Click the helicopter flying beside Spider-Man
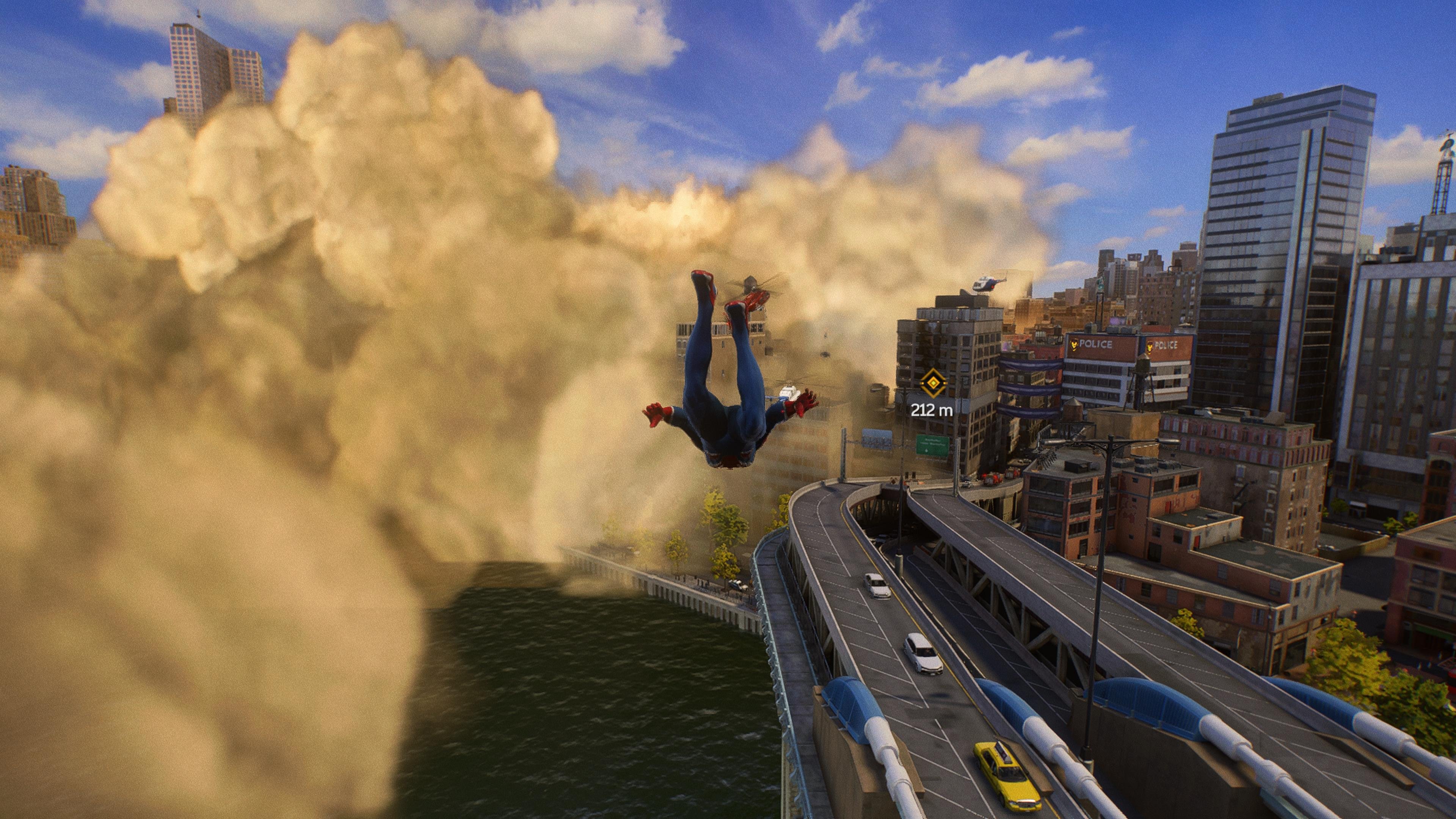The width and height of the screenshot is (1456, 819). 788,392
